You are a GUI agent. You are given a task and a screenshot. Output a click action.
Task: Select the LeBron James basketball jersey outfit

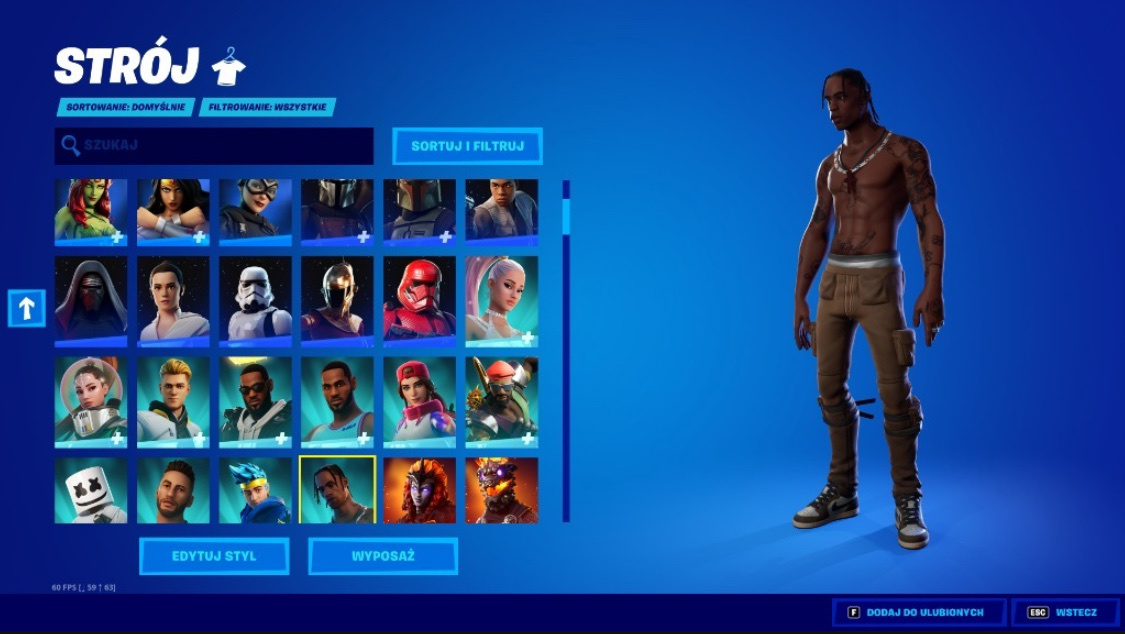pyautogui.click(x=337, y=401)
